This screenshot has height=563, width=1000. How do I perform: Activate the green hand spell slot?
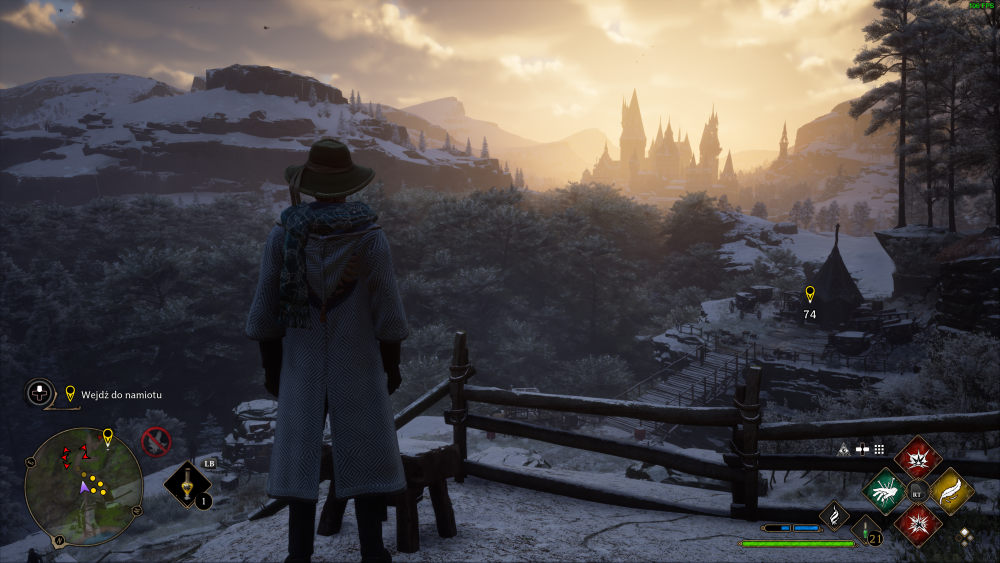point(885,491)
